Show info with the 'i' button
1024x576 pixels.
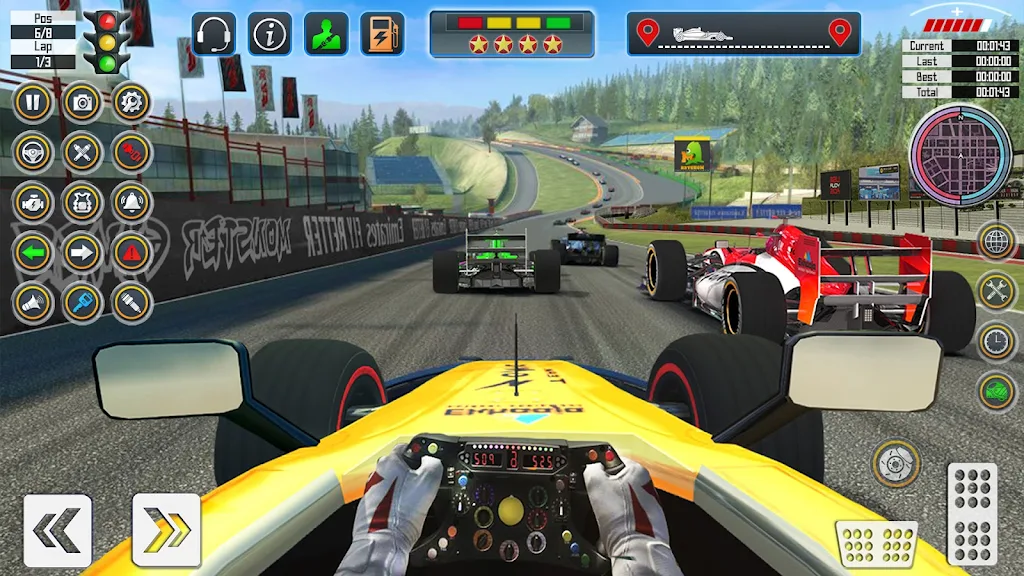(x=269, y=34)
